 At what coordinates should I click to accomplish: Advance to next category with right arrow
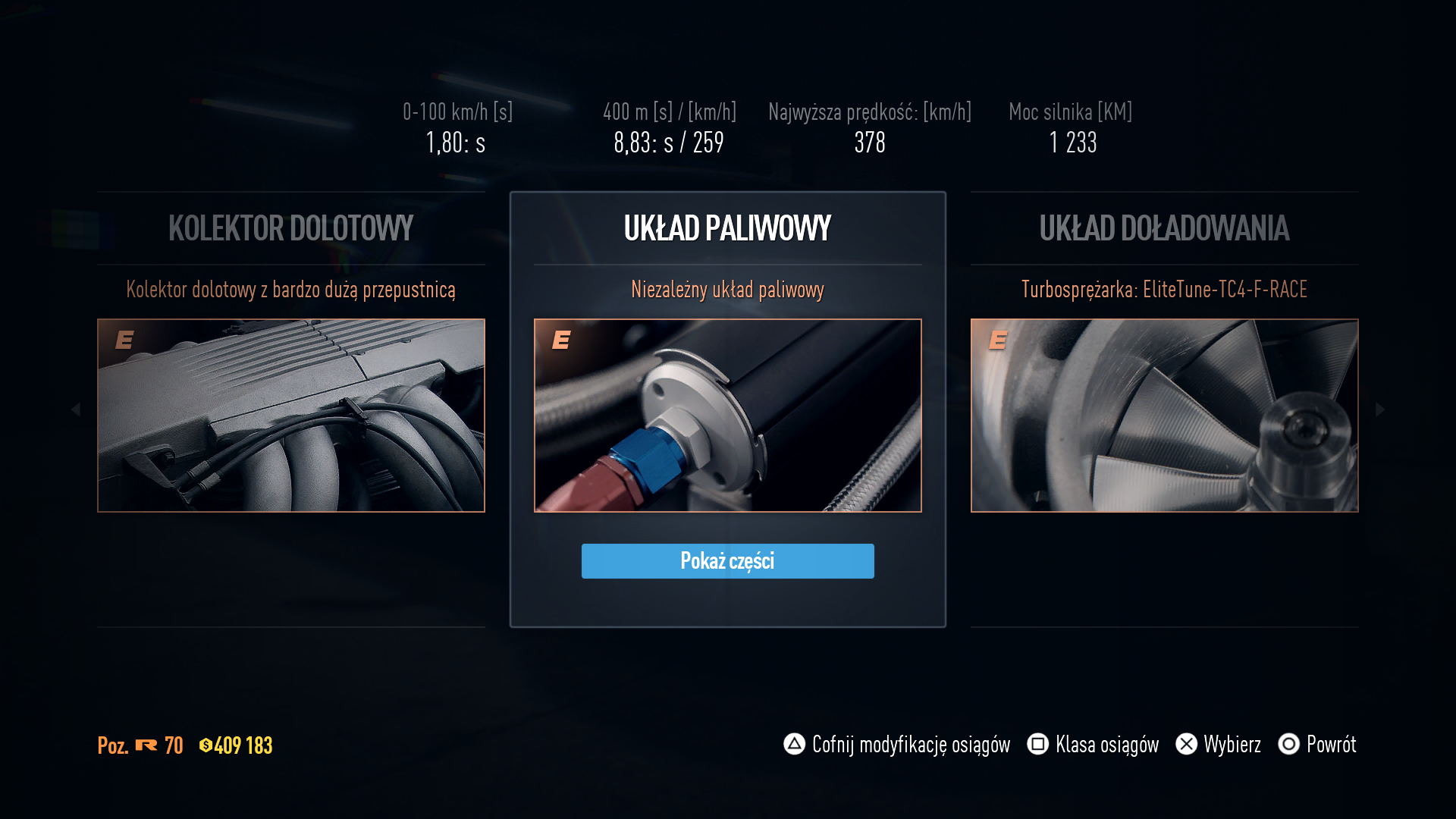(x=1380, y=409)
